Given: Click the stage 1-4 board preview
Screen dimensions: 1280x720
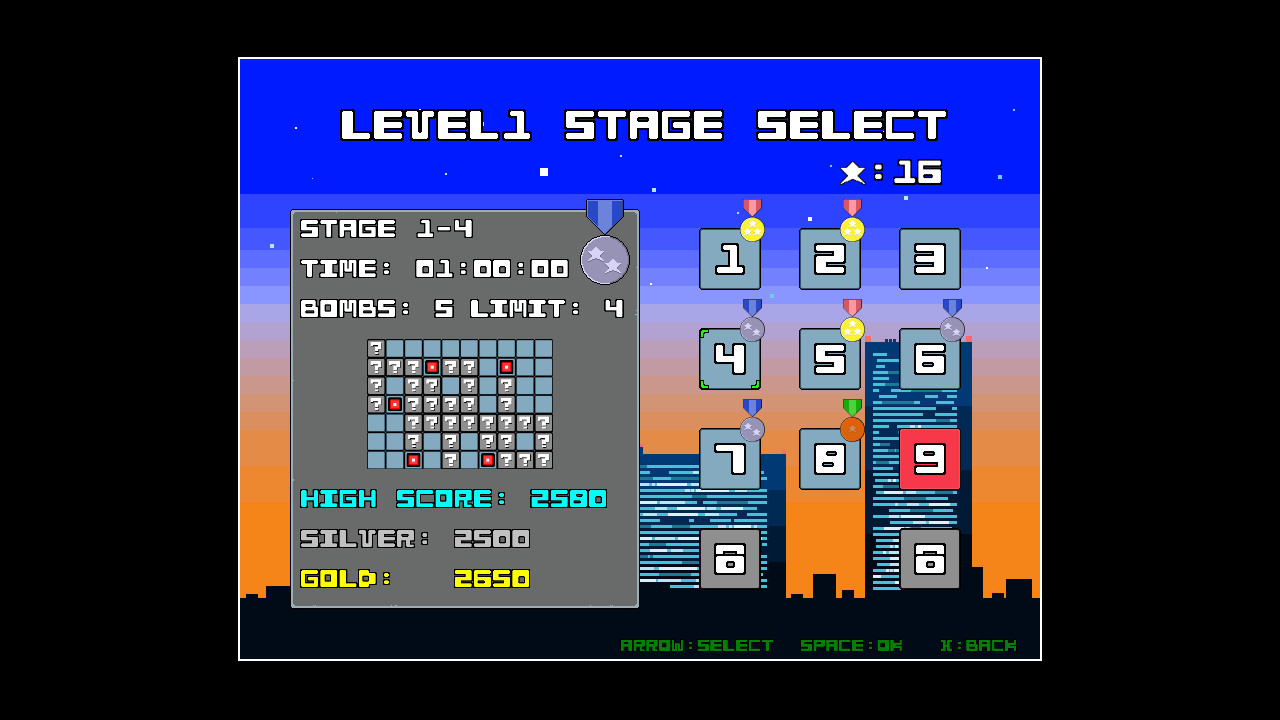Looking at the screenshot, I should point(460,404).
